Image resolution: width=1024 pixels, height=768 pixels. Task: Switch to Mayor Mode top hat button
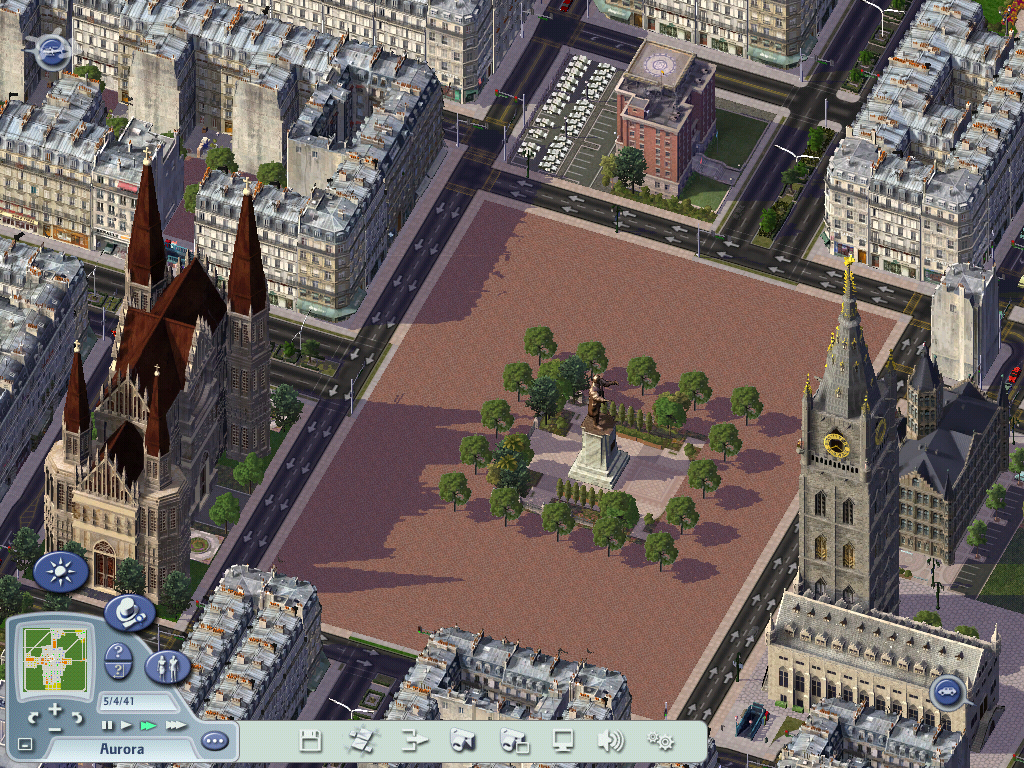coord(128,612)
